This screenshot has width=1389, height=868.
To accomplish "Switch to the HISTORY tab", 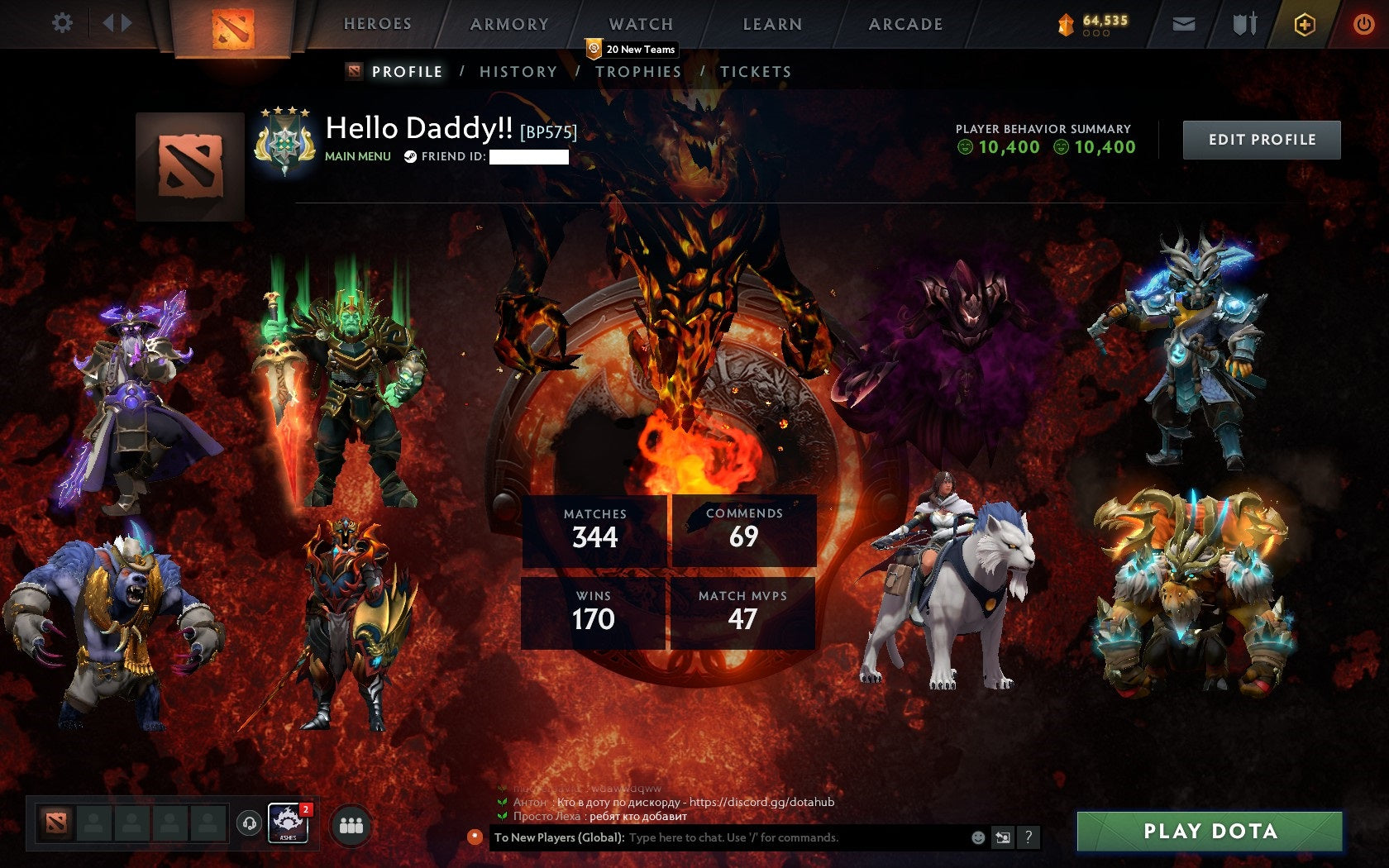I will [518, 72].
